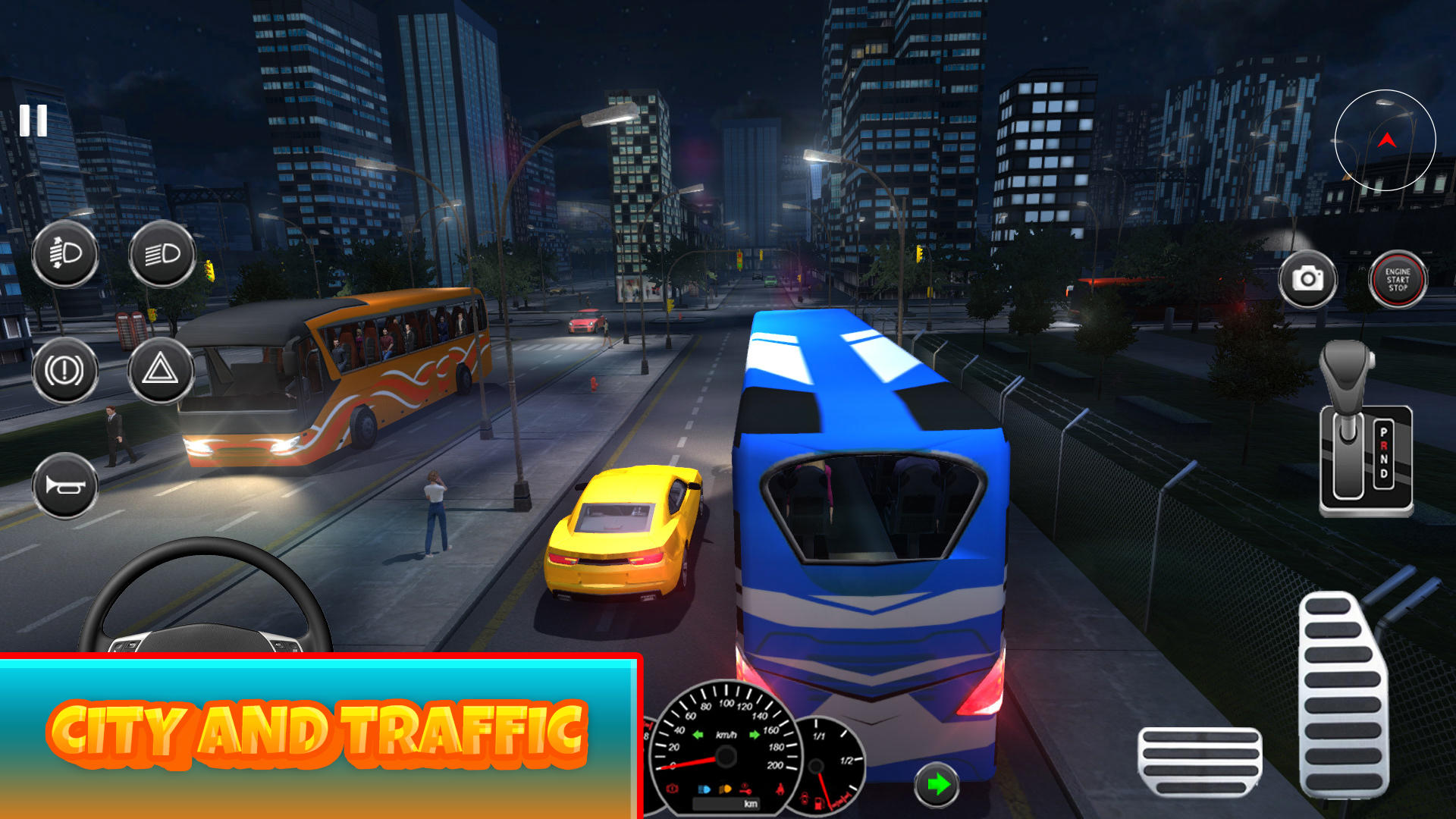Screen dimensions: 1456x819
Task: Shift gear to R on PRND shifter
Action: click(x=1384, y=446)
